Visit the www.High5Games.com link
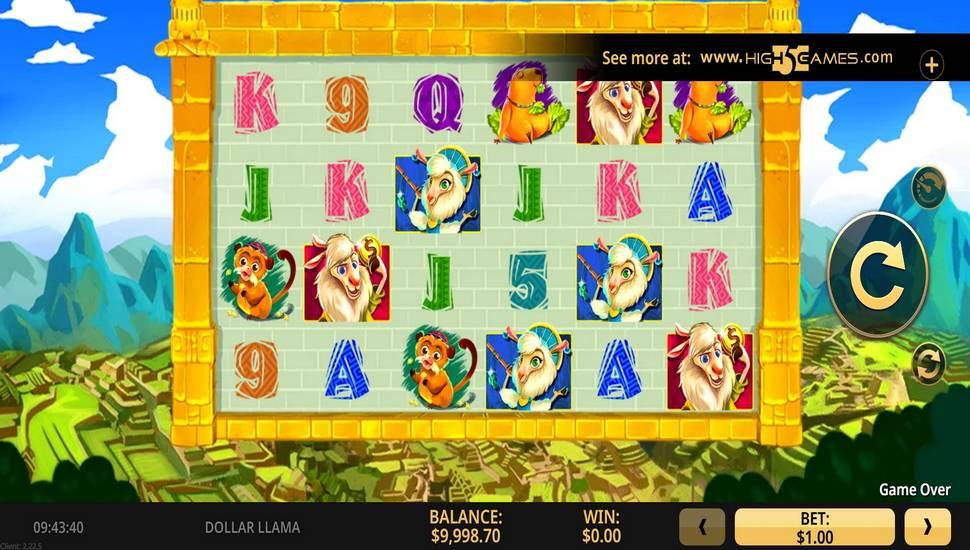Screen dimensions: 970x550 point(796,58)
